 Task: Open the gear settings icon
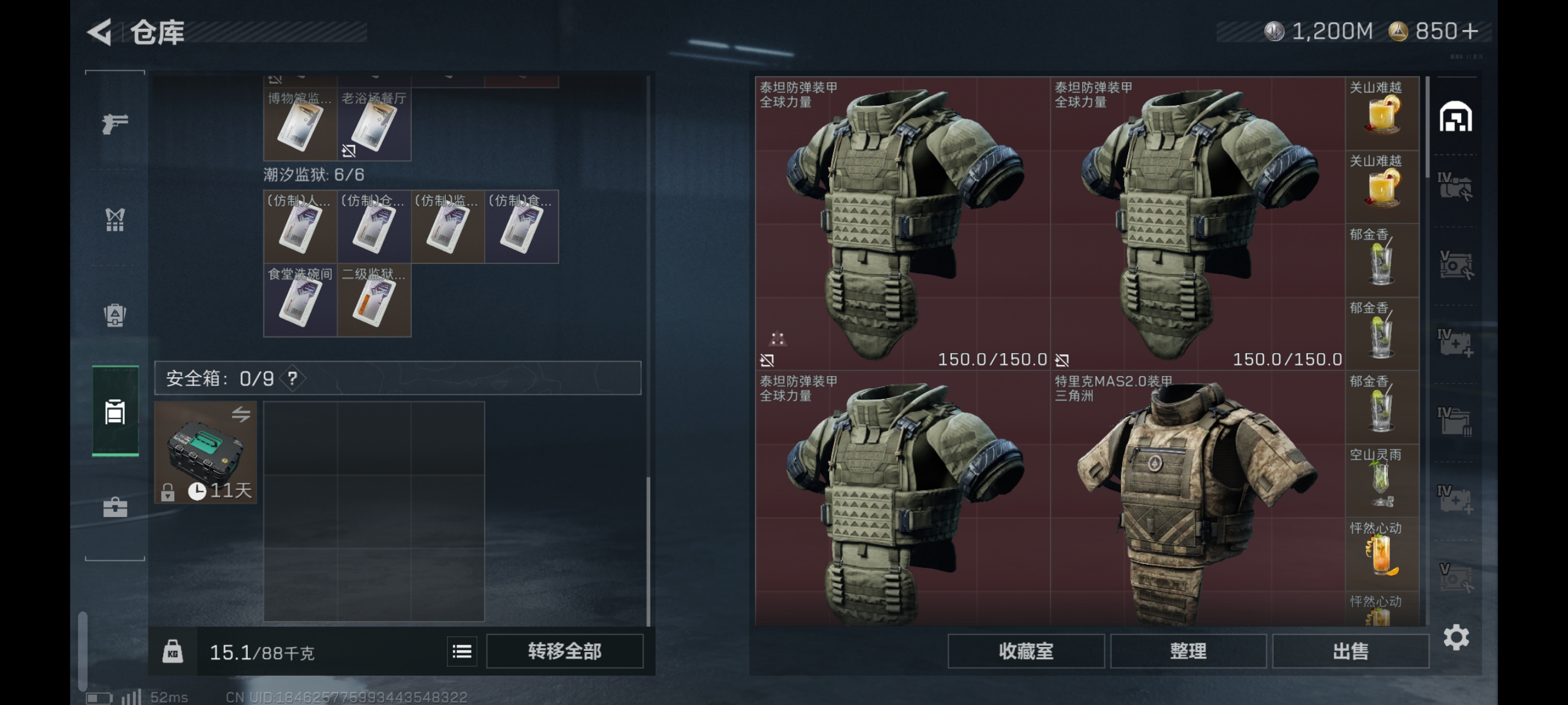pyautogui.click(x=1455, y=637)
